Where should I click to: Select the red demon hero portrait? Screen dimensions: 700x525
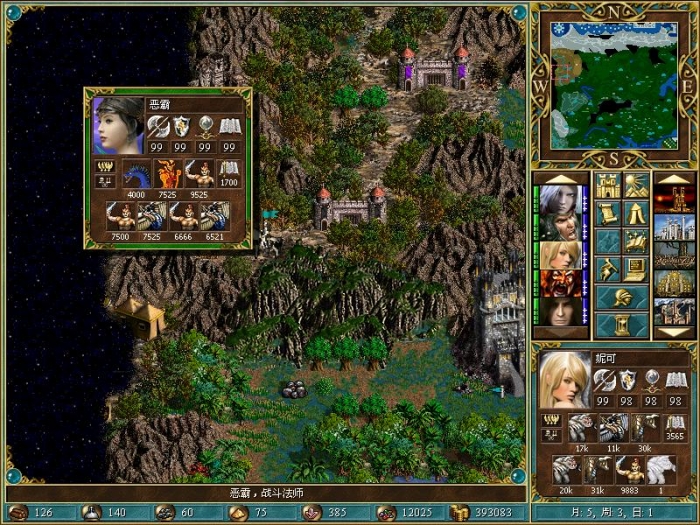tap(560, 283)
